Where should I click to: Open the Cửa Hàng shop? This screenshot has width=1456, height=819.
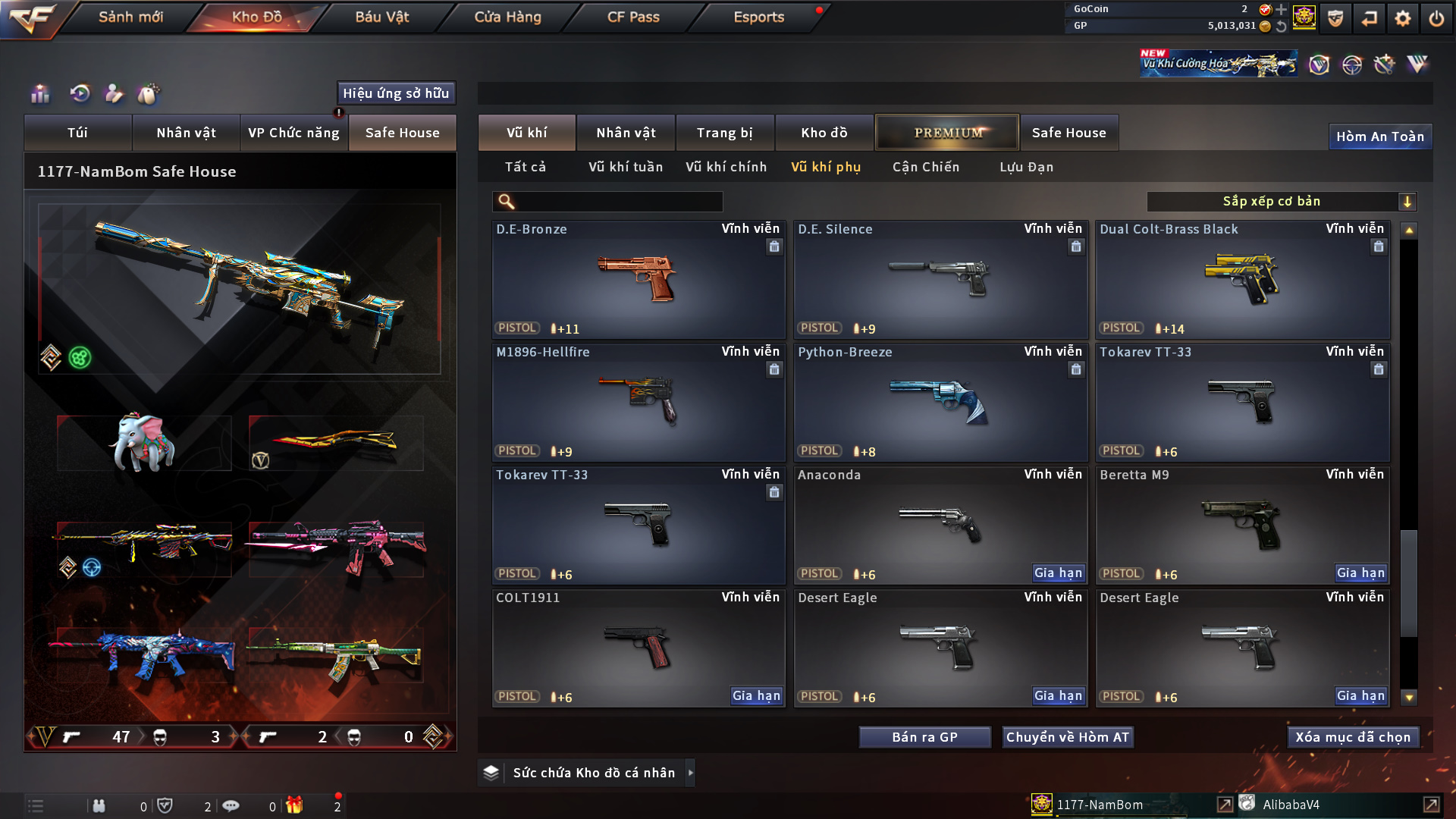(507, 17)
